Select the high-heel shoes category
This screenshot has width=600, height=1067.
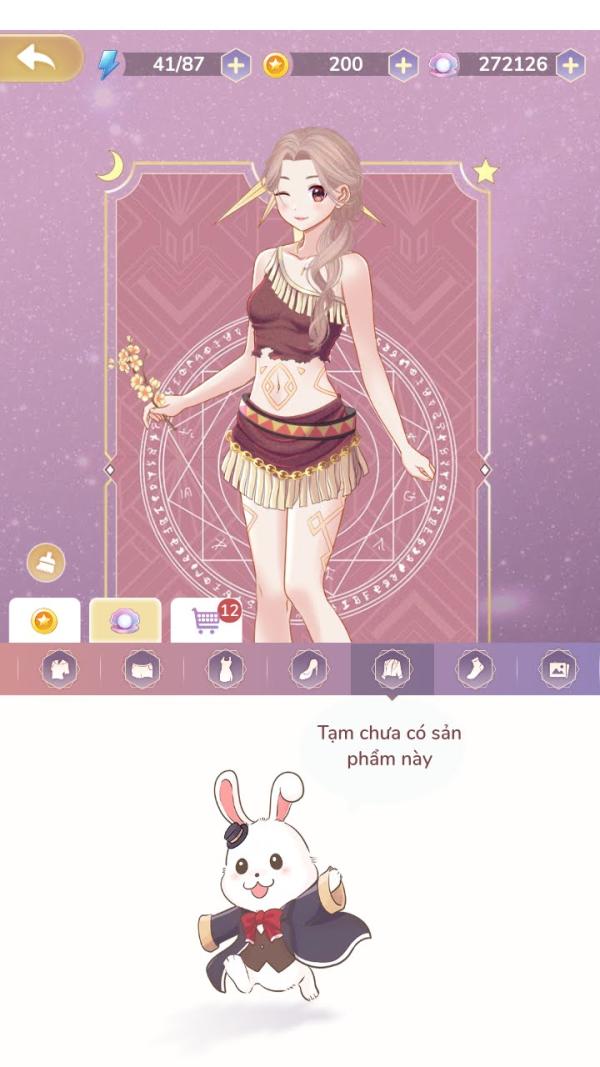tap(308, 669)
